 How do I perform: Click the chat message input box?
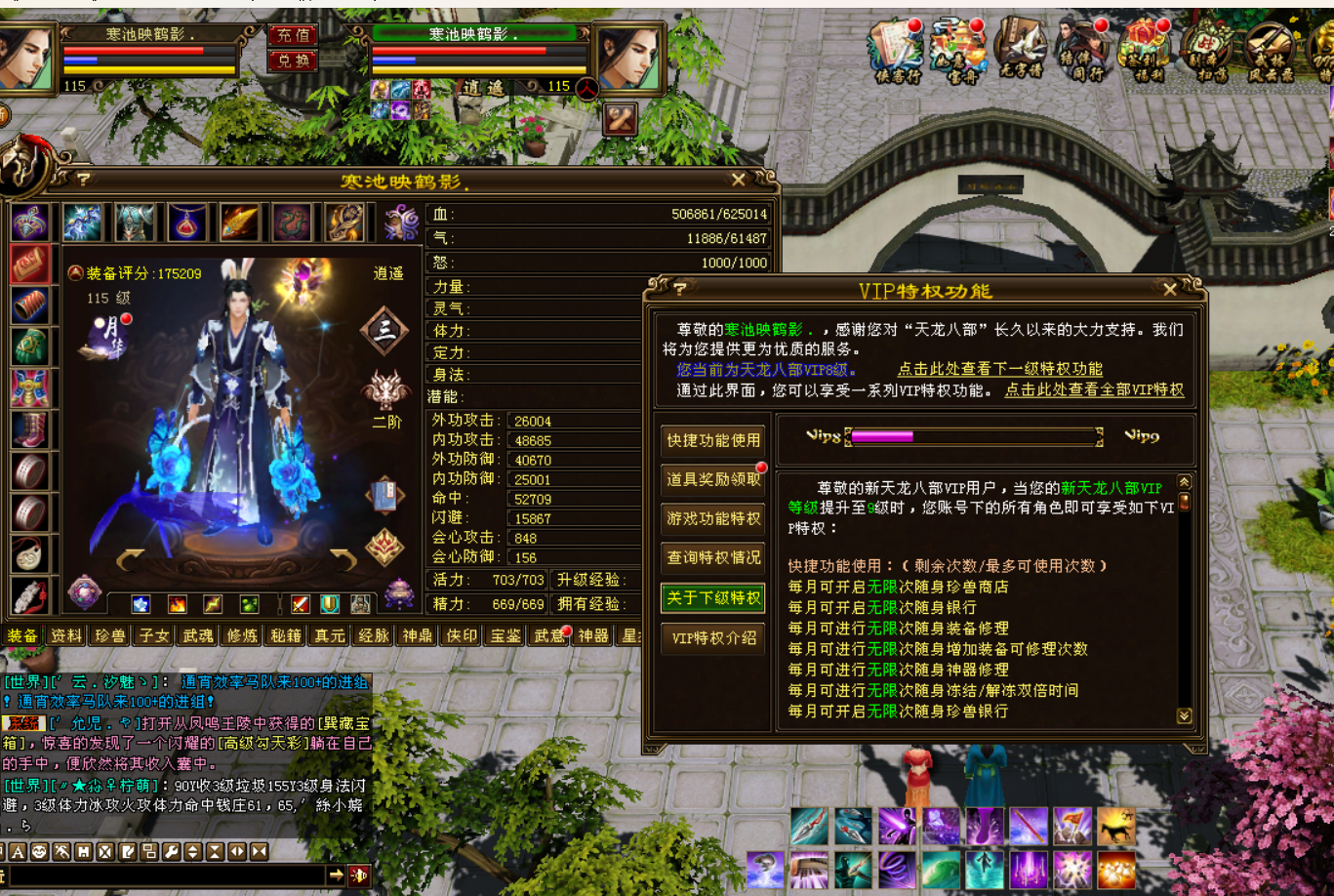[x=166, y=876]
